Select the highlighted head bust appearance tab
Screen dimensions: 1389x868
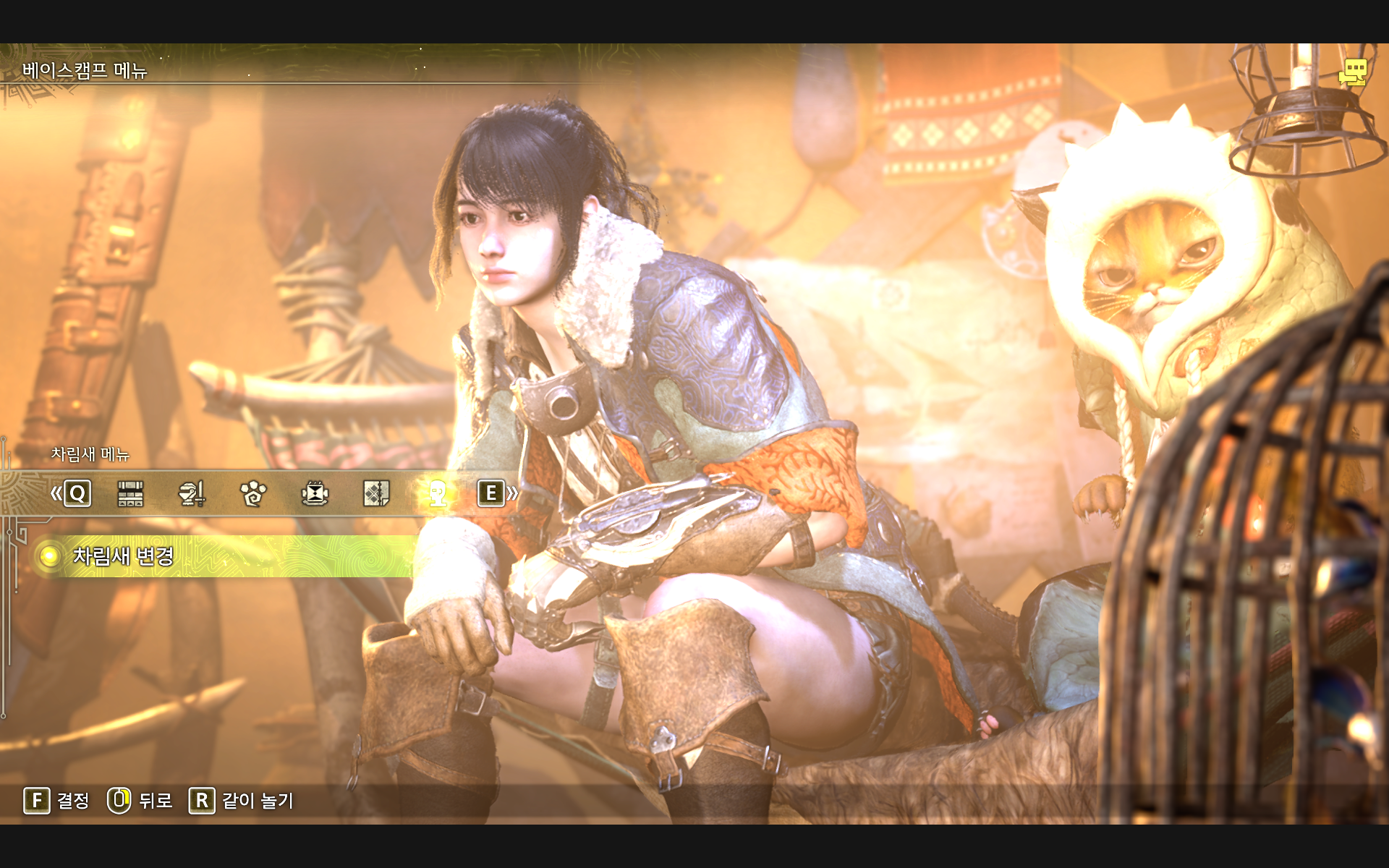tap(438, 494)
